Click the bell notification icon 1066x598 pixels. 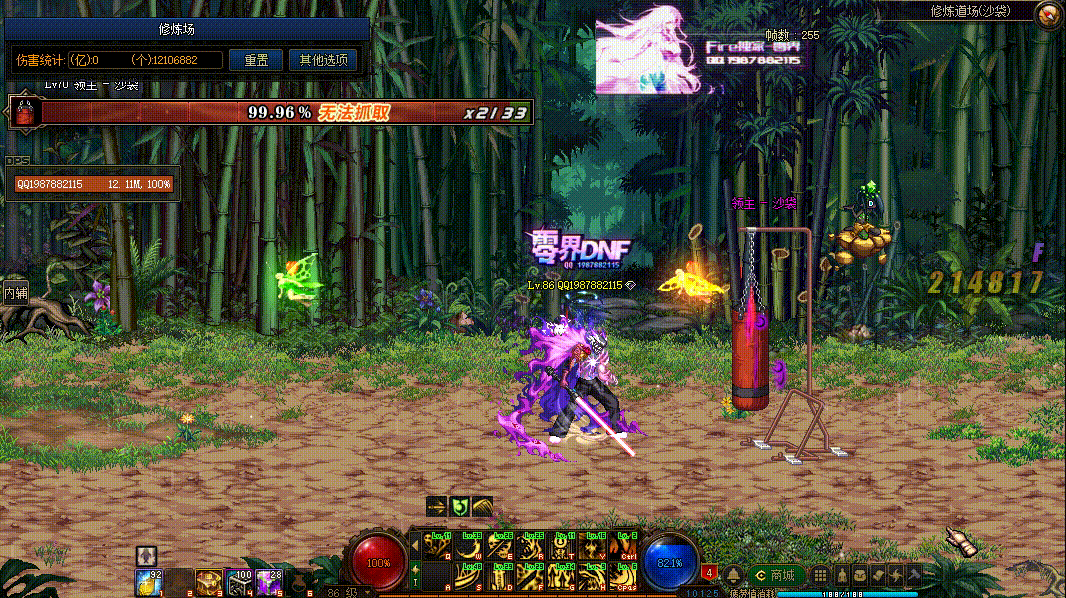(733, 575)
